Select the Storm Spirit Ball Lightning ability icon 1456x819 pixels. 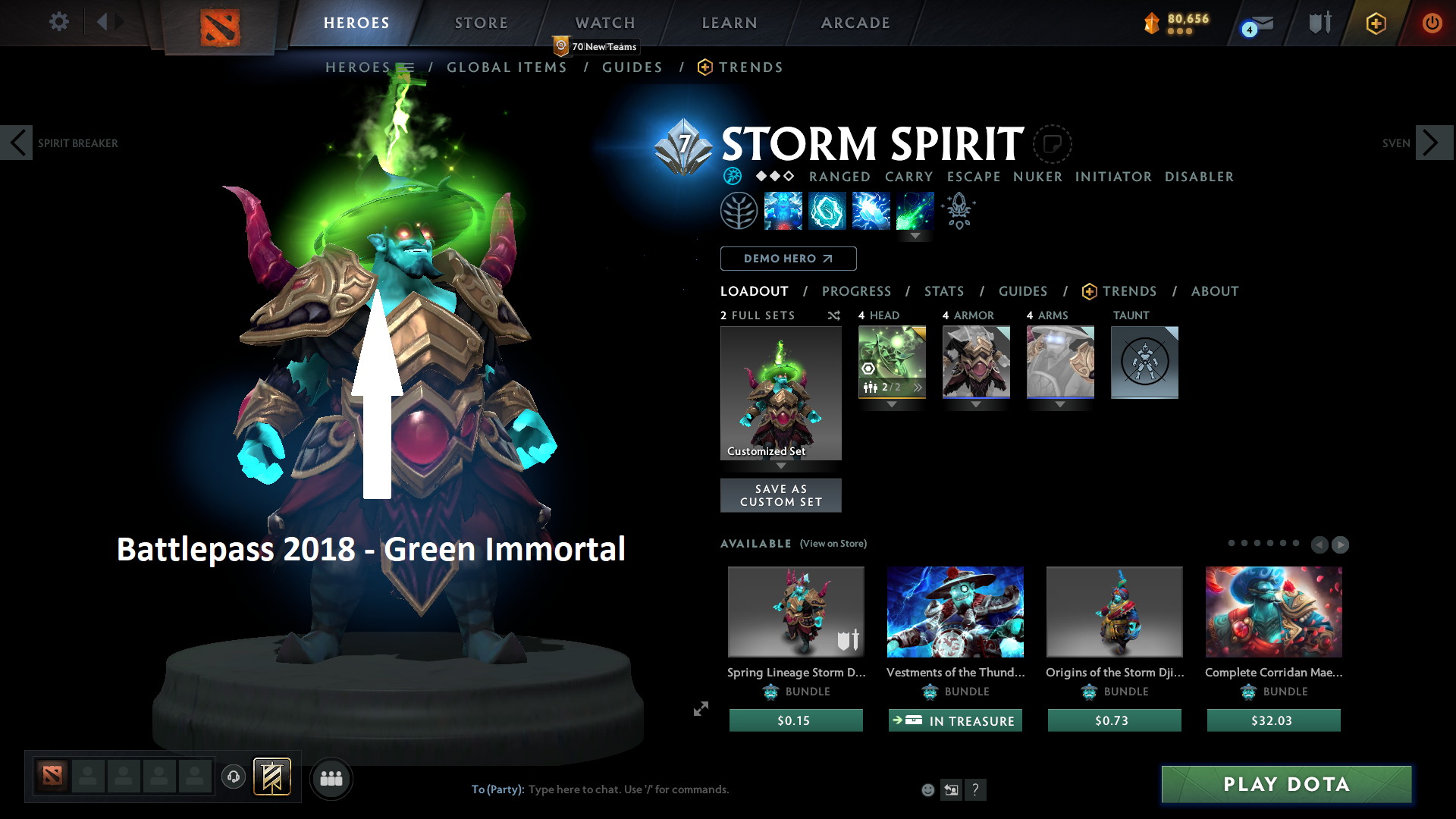(915, 211)
